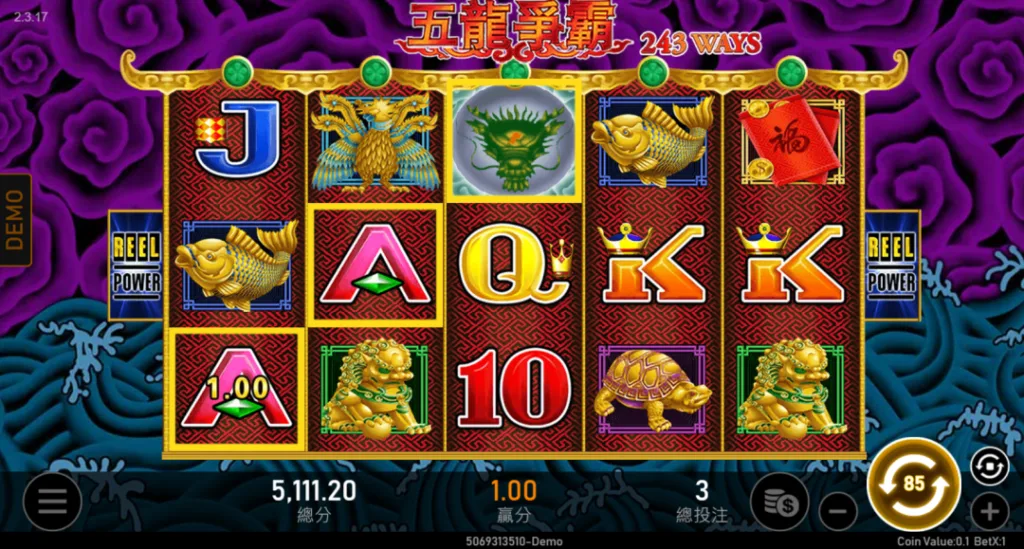Stop autospin with the small stop icon
1024x549 pixels.
point(989,466)
